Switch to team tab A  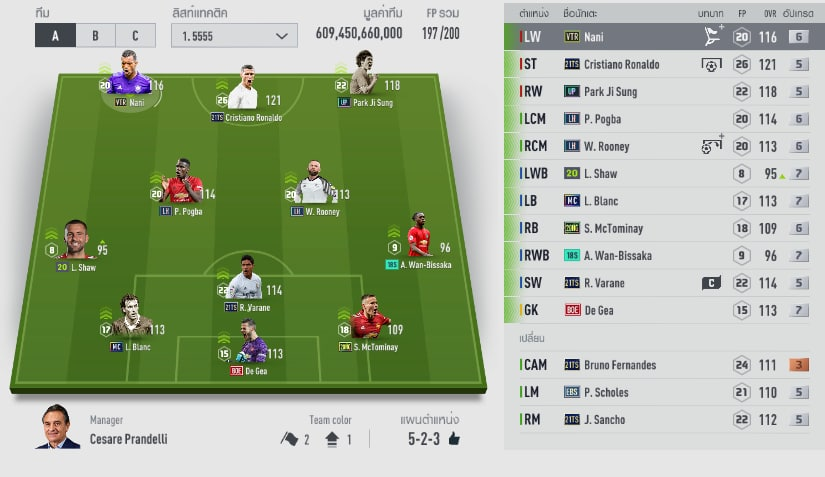(x=55, y=36)
